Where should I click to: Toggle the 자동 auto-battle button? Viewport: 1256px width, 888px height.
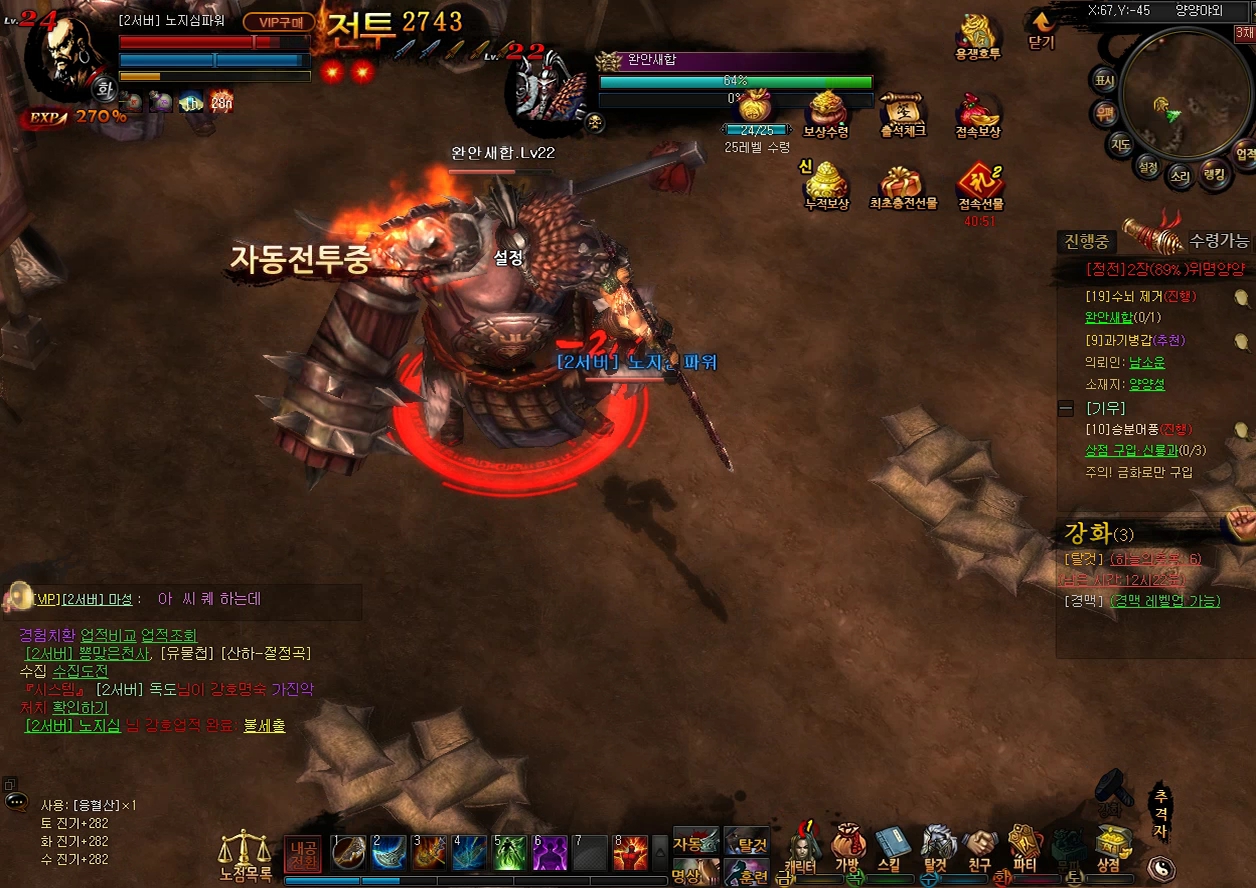(695, 841)
